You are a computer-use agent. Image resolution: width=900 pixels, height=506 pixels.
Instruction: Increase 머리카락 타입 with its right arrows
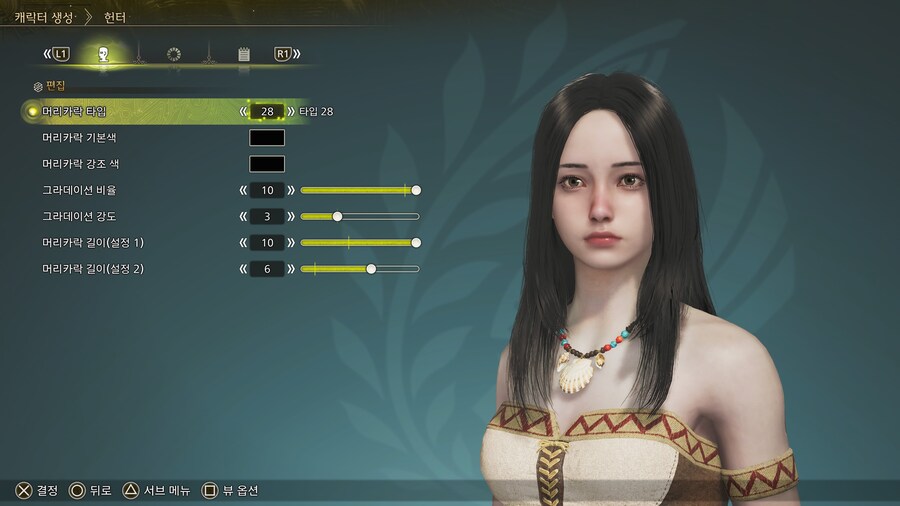(291, 111)
